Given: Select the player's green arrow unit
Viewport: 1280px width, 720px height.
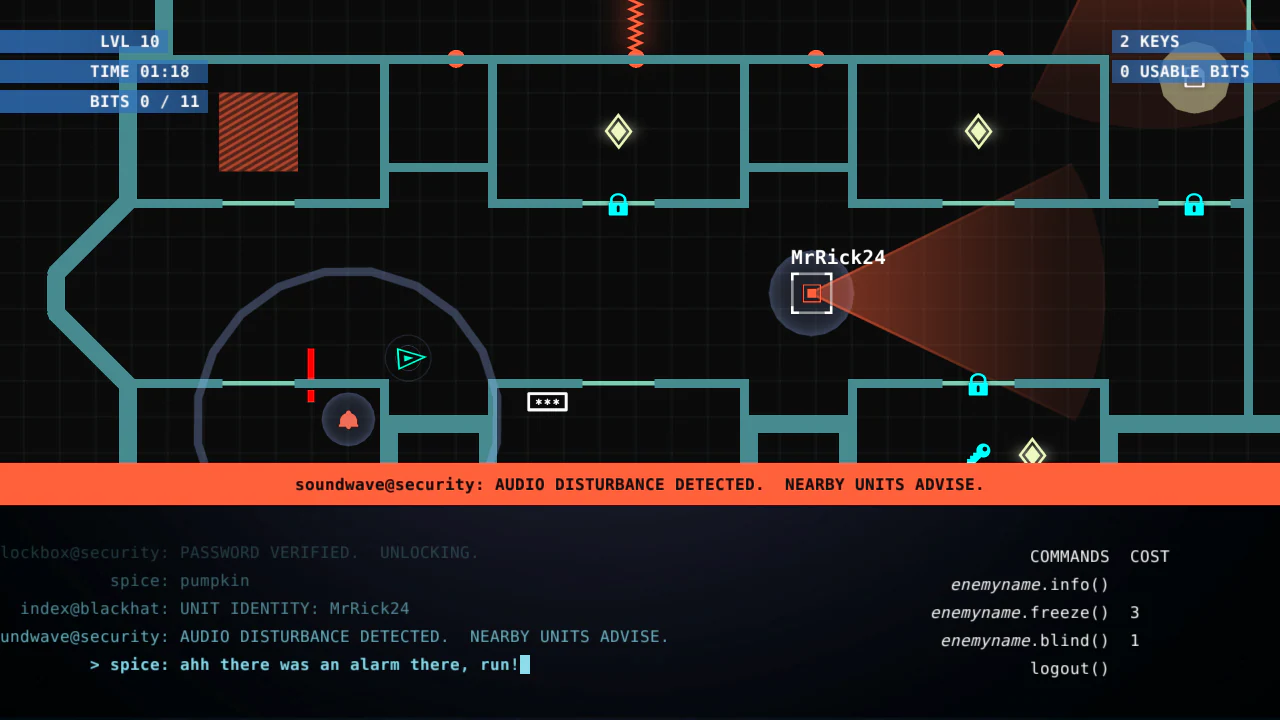Looking at the screenshot, I should tap(409, 358).
